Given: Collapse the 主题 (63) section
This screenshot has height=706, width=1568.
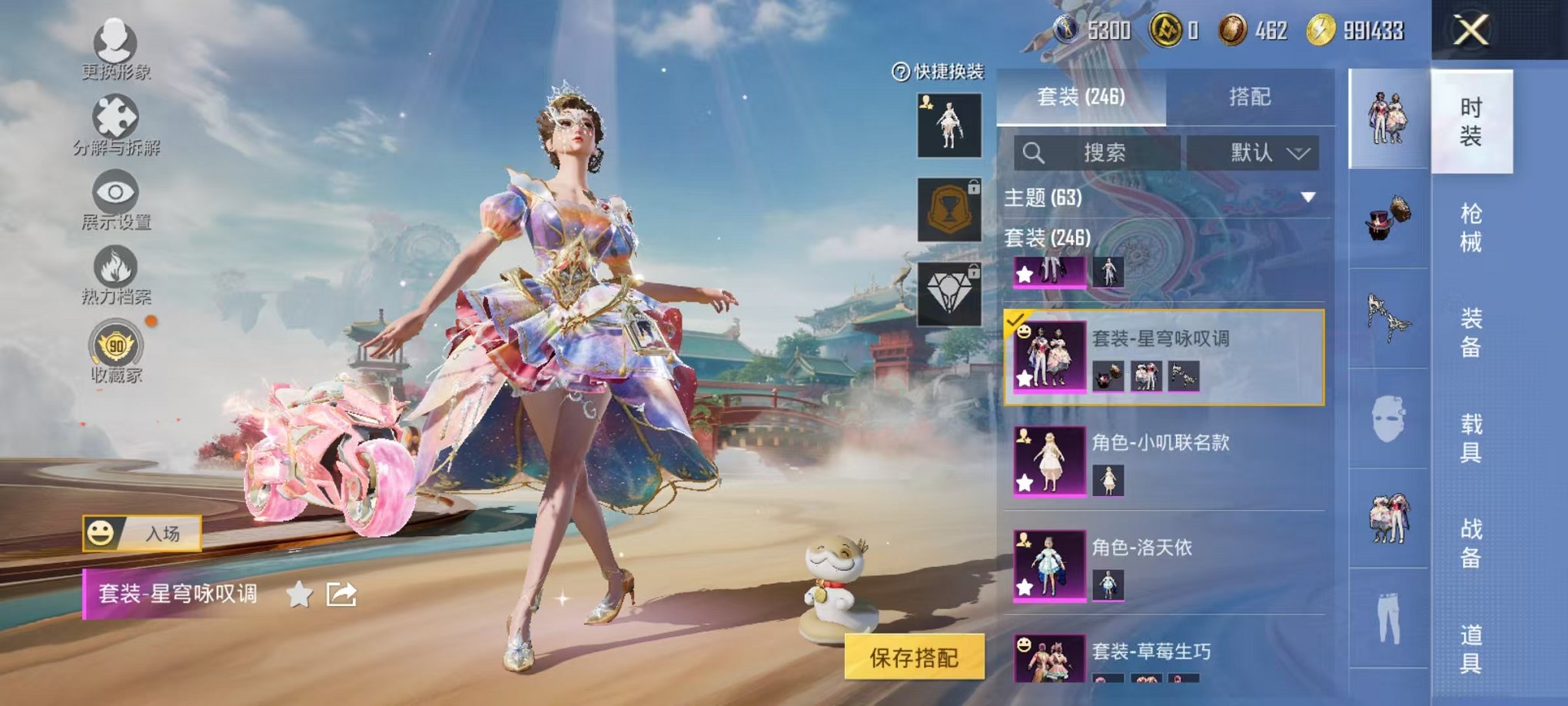Looking at the screenshot, I should click(x=1308, y=197).
